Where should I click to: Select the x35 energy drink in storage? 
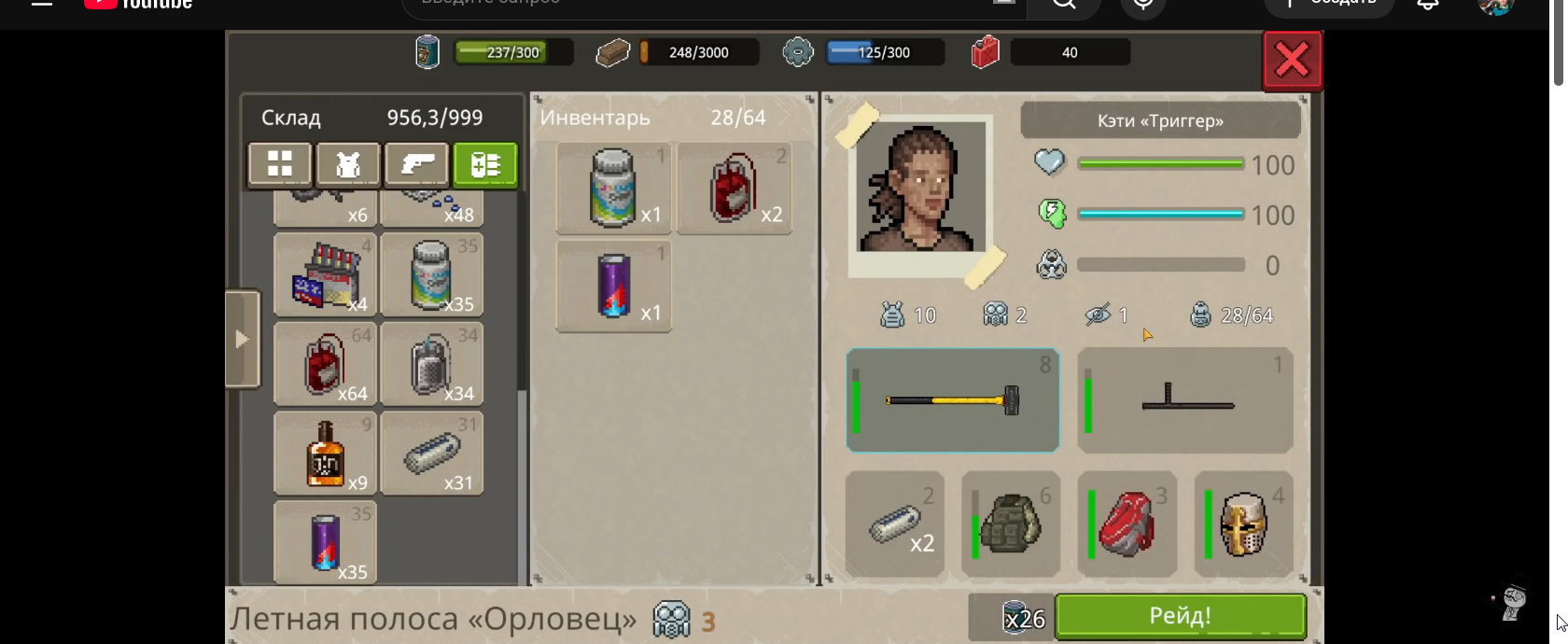pos(325,542)
